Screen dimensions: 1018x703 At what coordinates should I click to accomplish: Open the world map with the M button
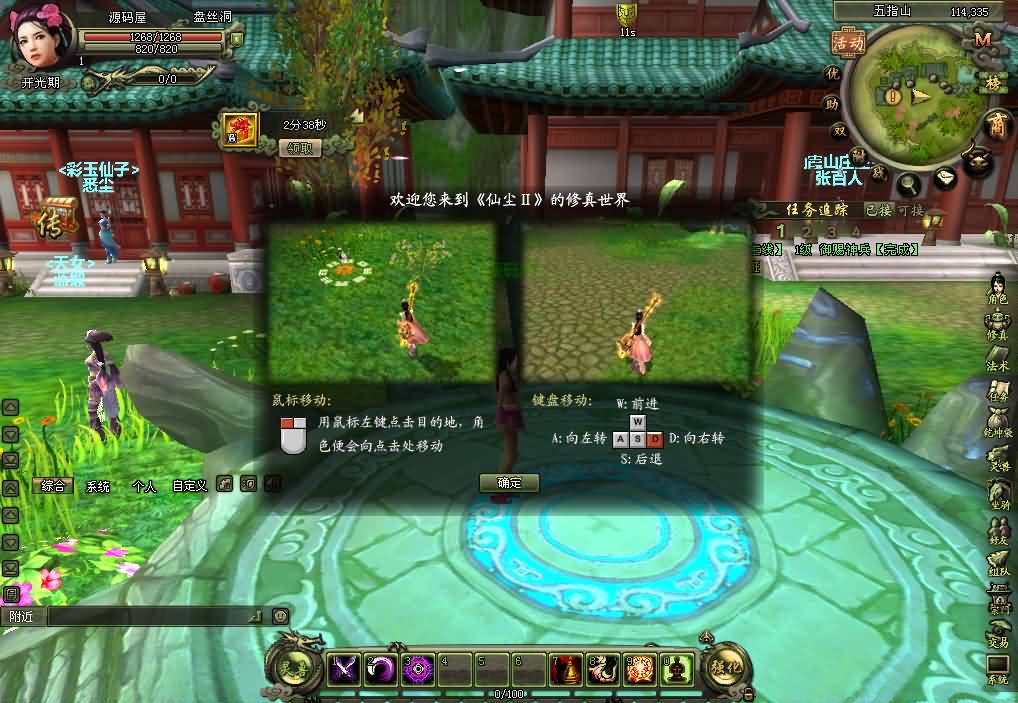pos(982,39)
